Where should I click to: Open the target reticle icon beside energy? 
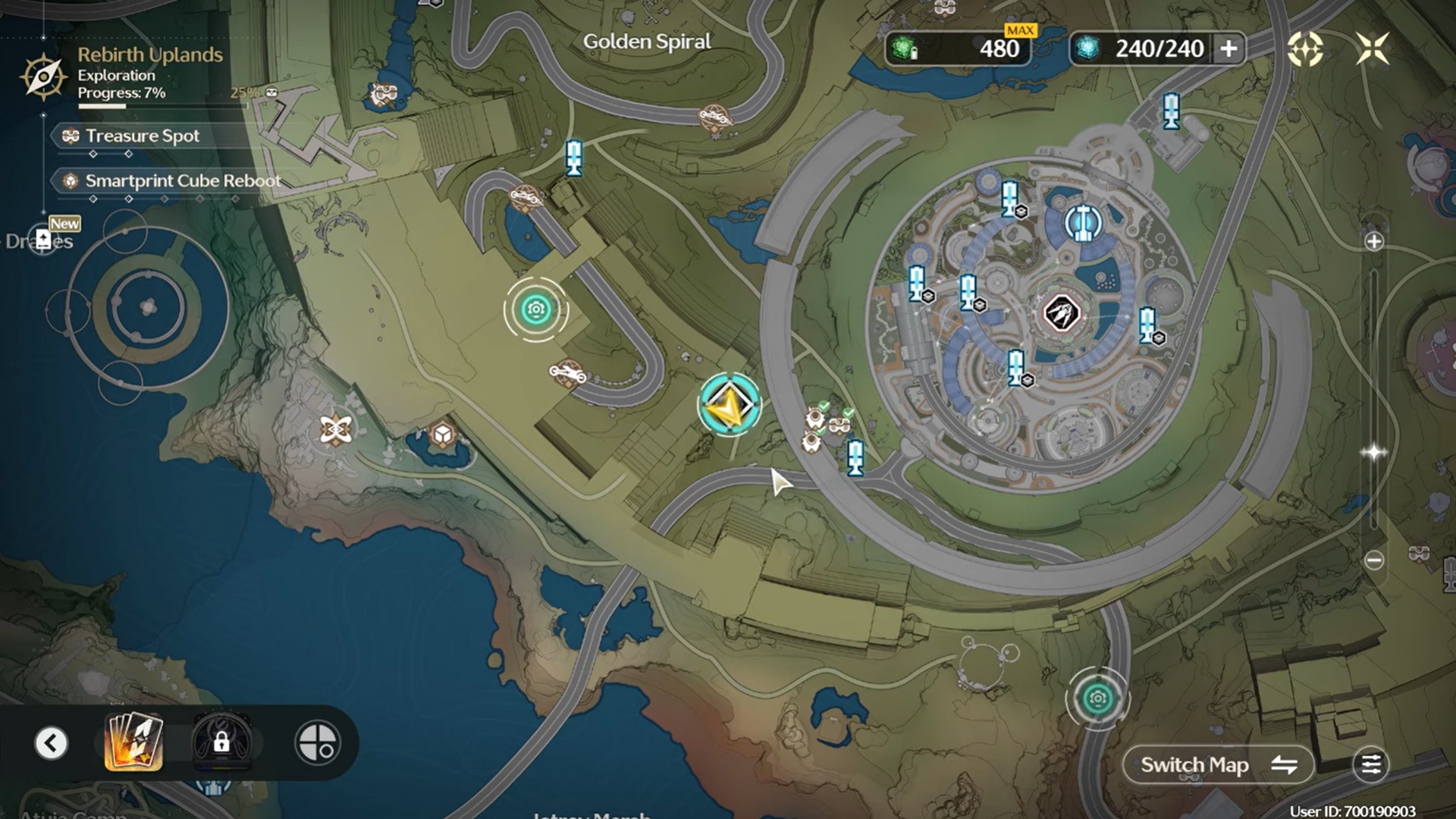click(1305, 49)
